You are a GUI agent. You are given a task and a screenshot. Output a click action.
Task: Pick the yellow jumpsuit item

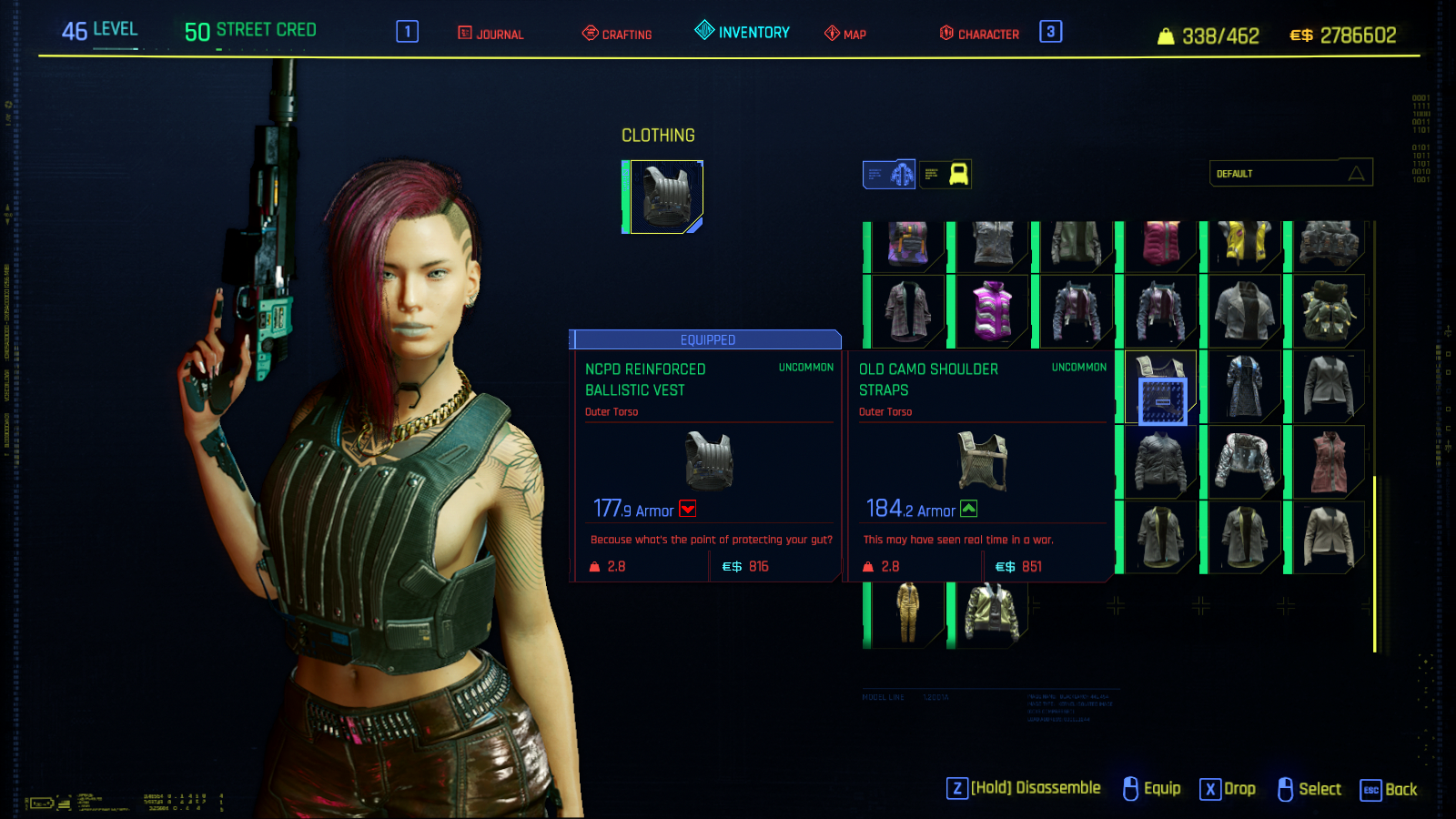(907, 613)
